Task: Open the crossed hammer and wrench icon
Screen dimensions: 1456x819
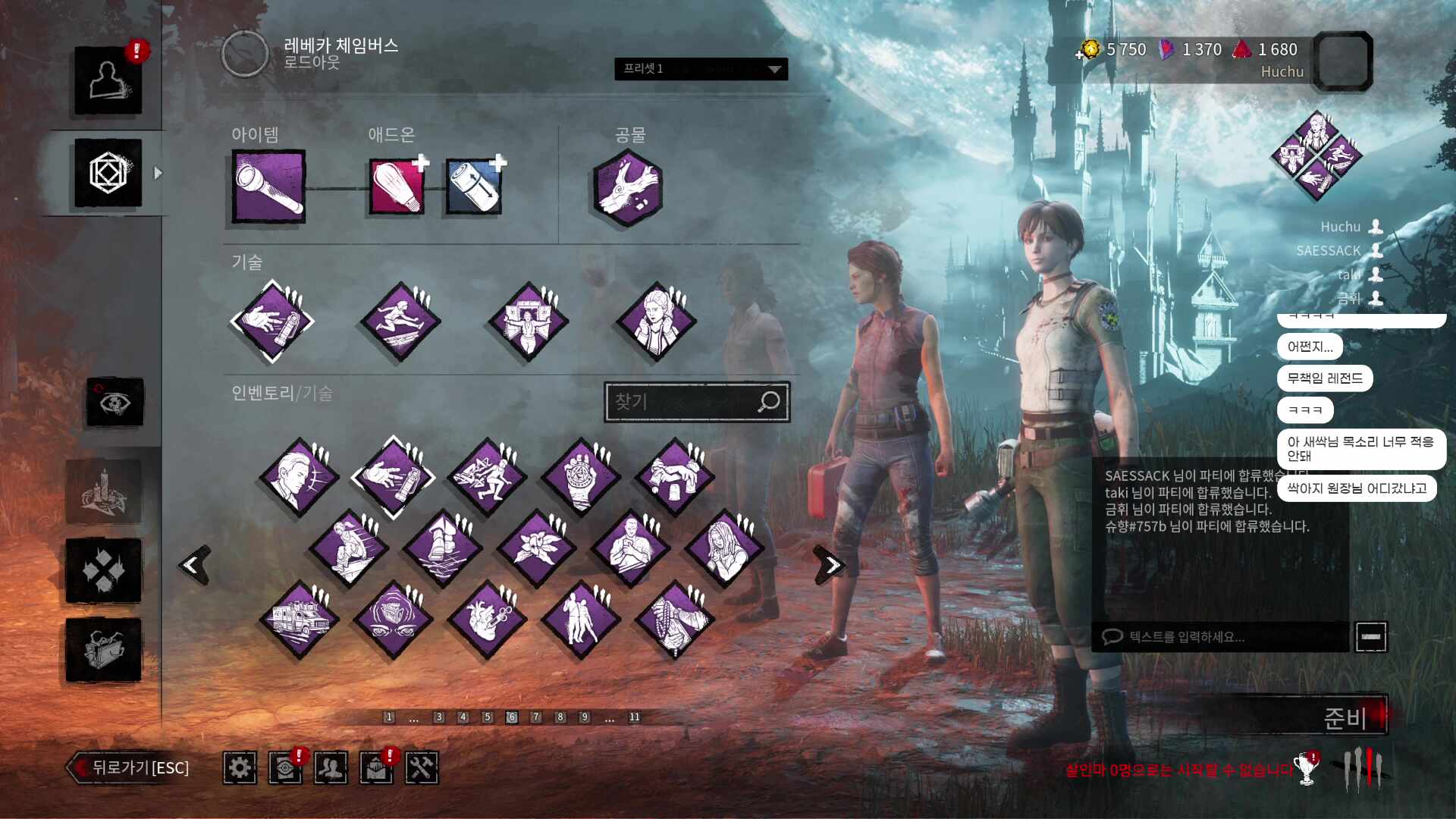Action: point(422,768)
